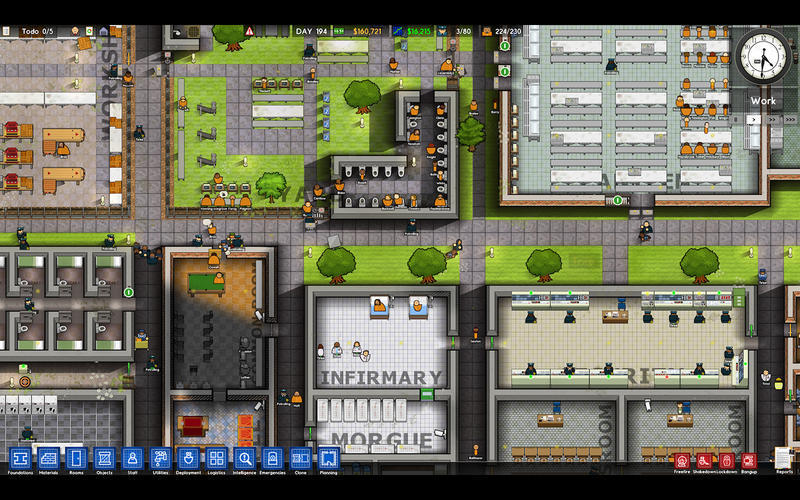The image size is (800, 500).
Task: Choose the Objects toolbar button
Action: (104, 458)
